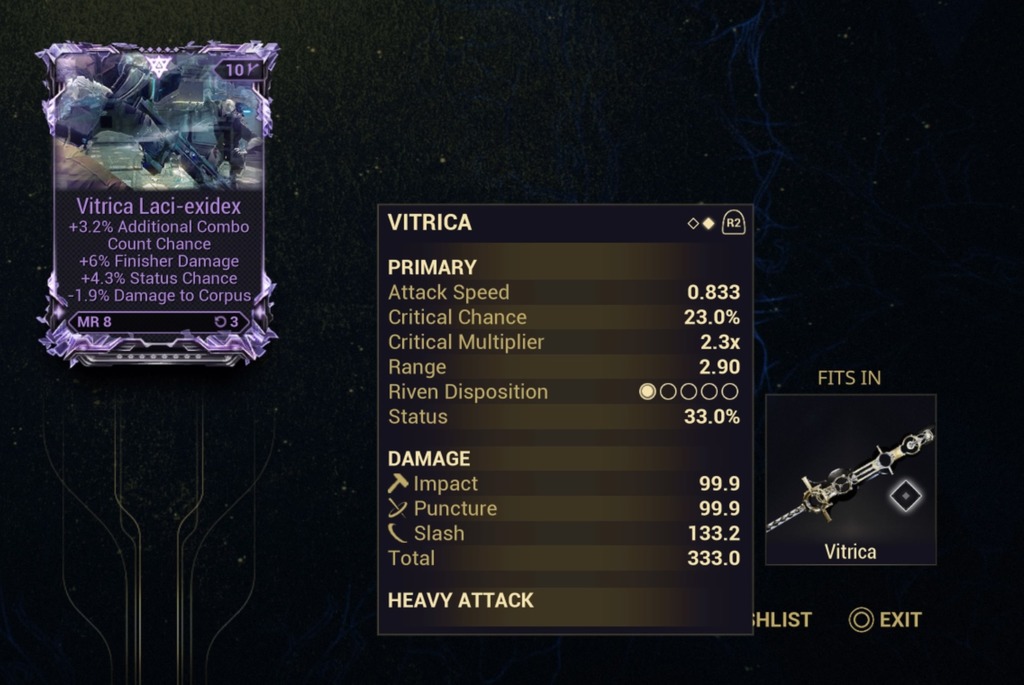Click the Exit label to leave screen
The width and height of the screenshot is (1024, 685).
[899, 620]
